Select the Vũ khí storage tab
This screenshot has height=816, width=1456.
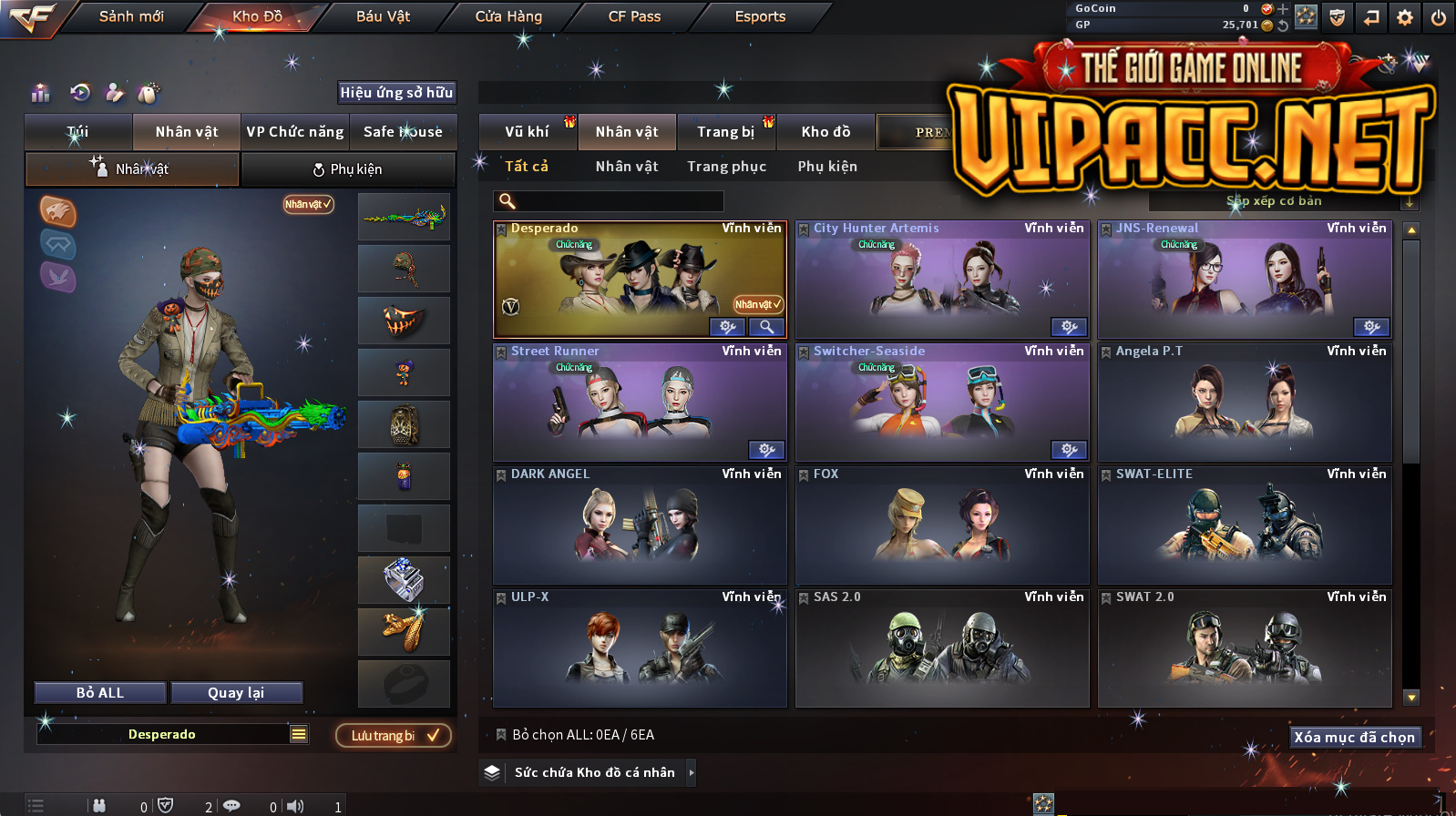(x=527, y=132)
